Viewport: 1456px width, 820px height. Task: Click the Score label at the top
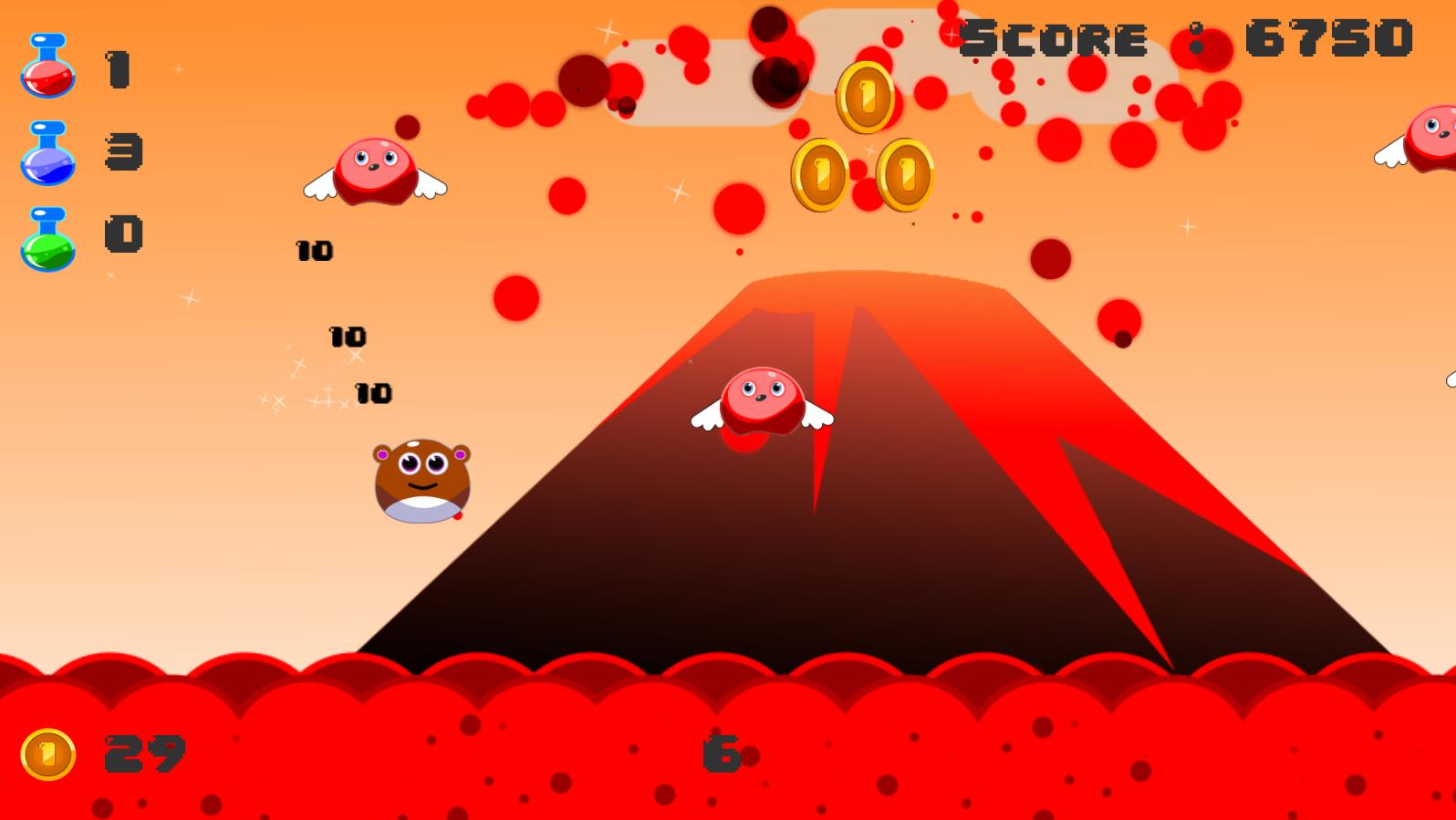[1054, 38]
